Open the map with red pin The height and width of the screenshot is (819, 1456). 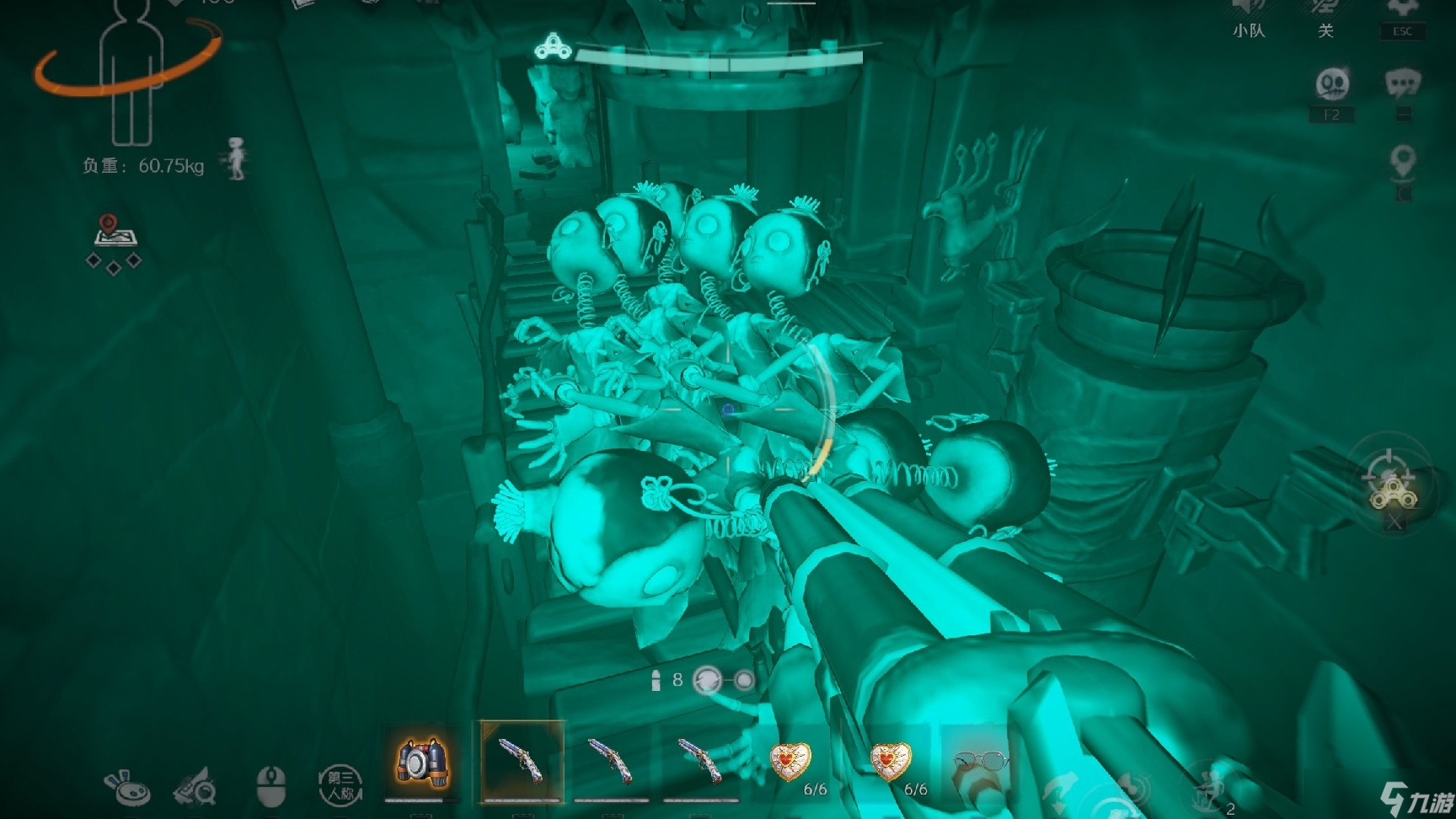115,231
